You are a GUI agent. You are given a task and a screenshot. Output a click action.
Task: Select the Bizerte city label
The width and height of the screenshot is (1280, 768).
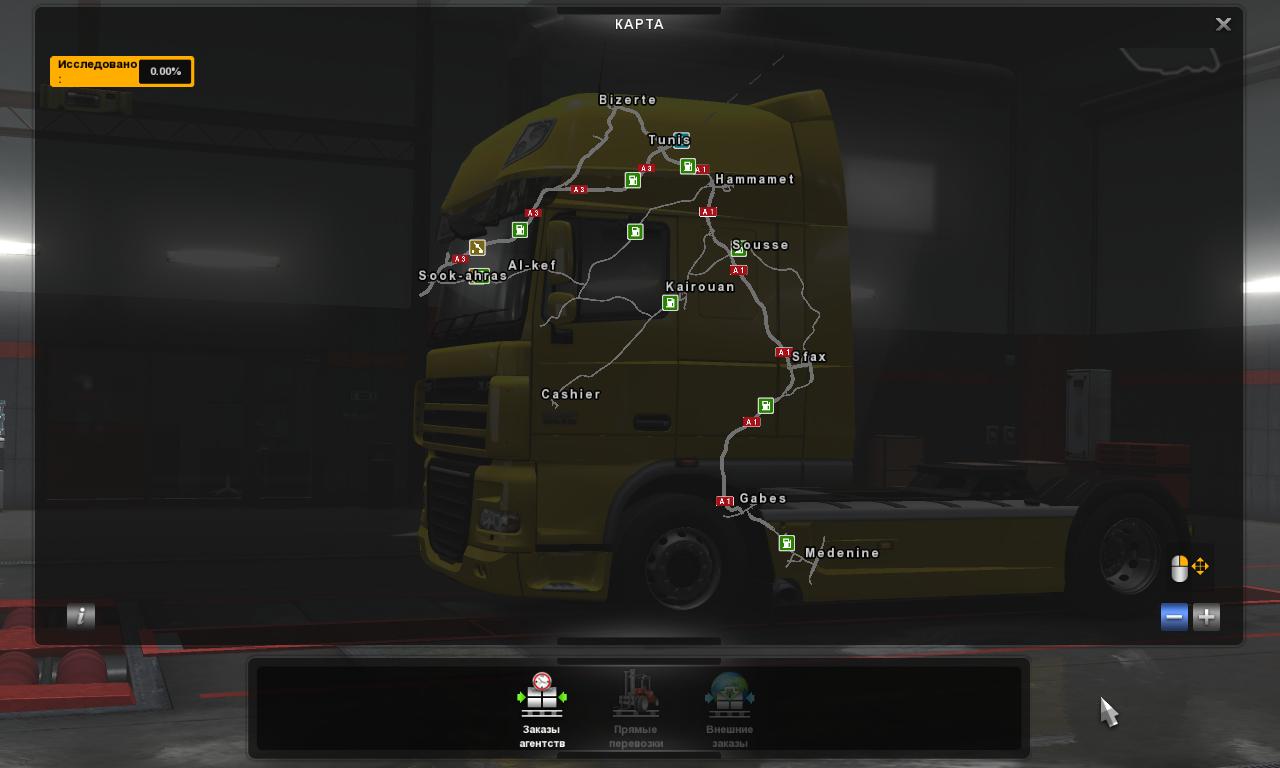click(628, 100)
